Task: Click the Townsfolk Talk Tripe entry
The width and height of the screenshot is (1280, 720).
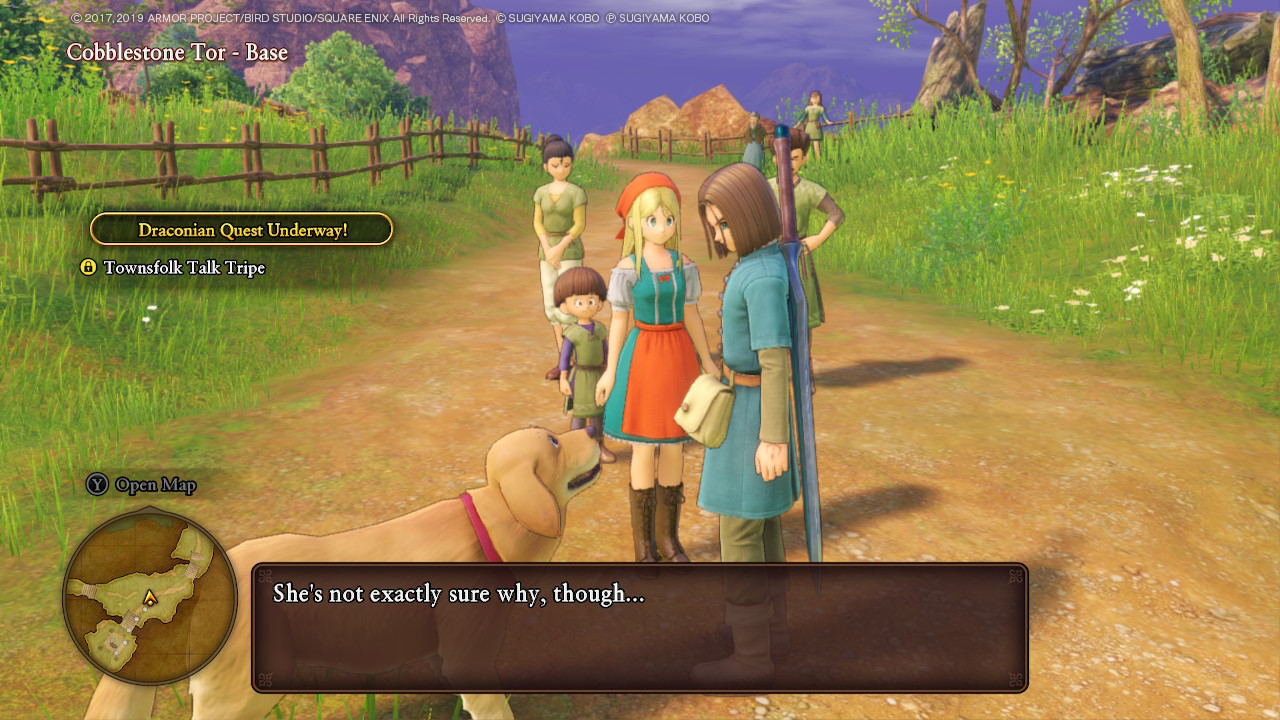Action: coord(184,268)
